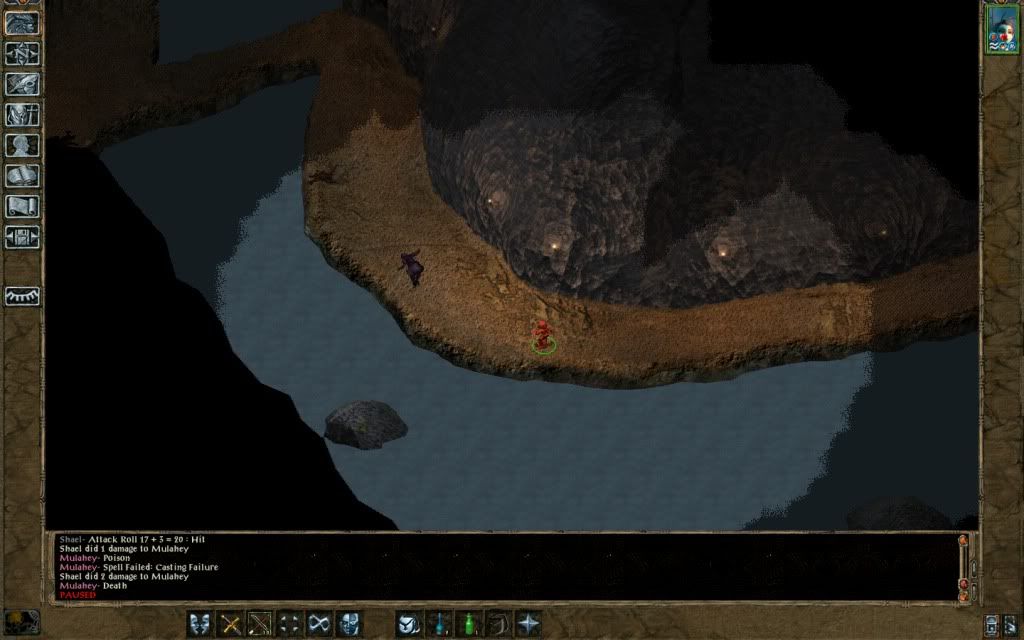Click the infinity-loop action button
Image resolution: width=1024 pixels, height=640 pixels.
320,624
